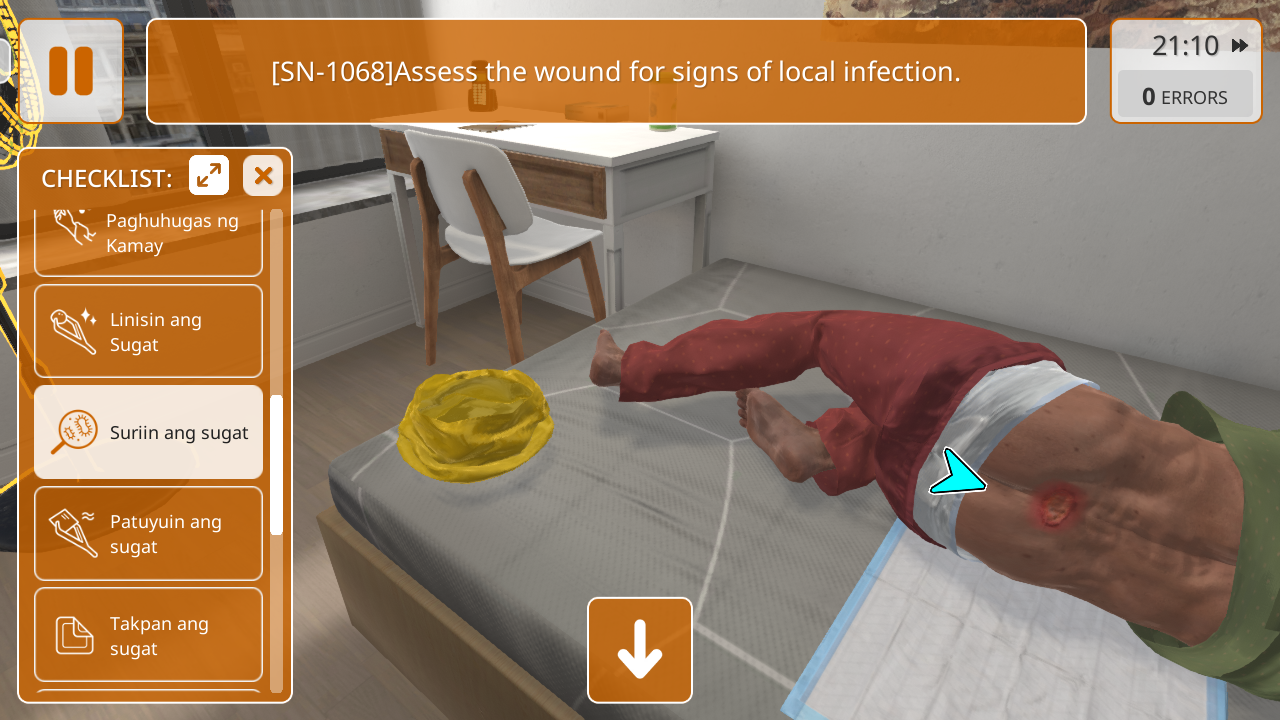Screen dimensions: 1280x720
Task: Select the Patuyuin ang sugat step
Action: coord(148,534)
